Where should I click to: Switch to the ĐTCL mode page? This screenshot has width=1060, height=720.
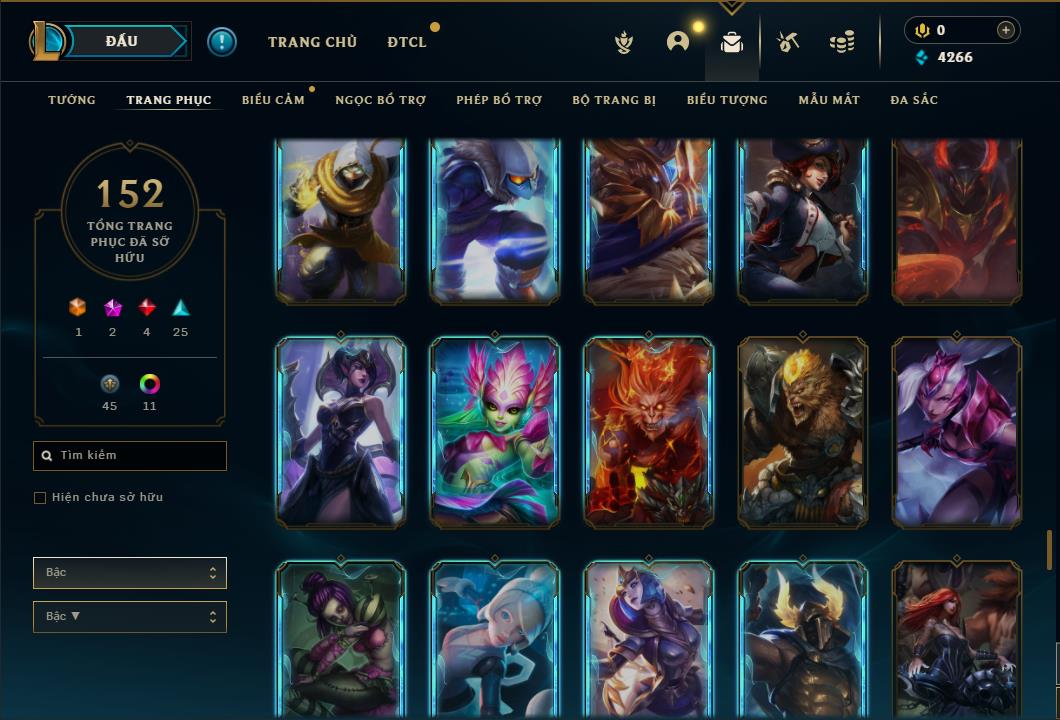(407, 42)
